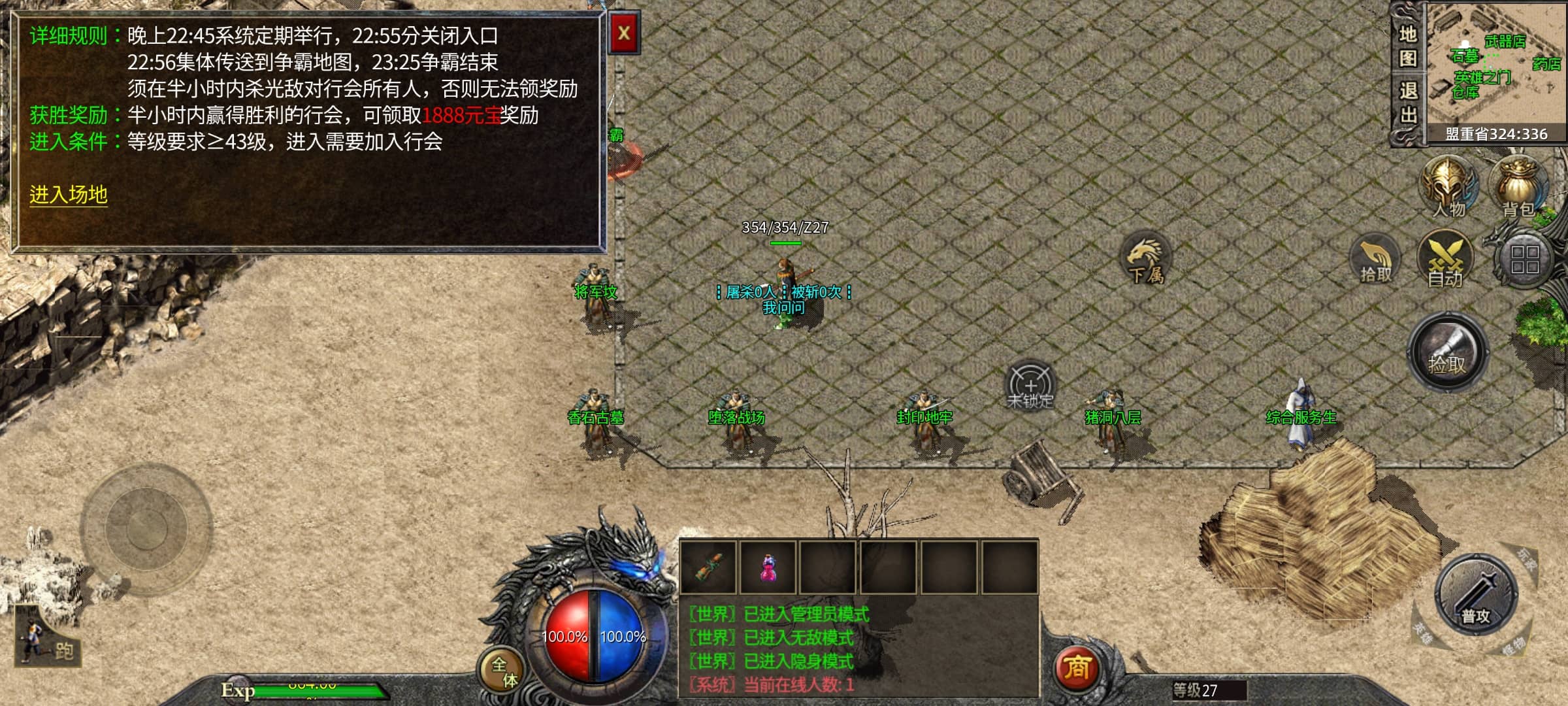1568x706 pixels.
Task: Tap the large round 捡取 button
Action: (x=1447, y=353)
